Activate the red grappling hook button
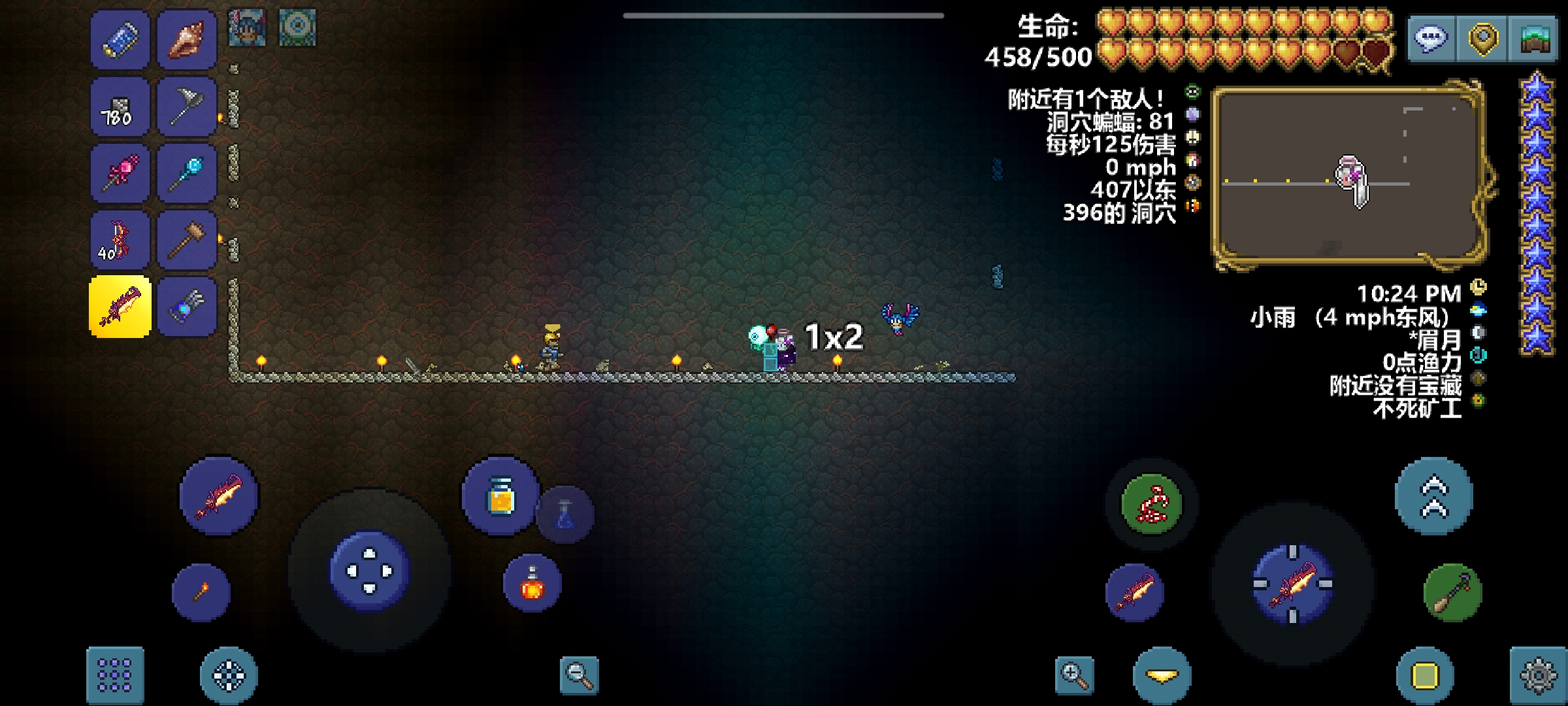The image size is (1568, 706). coord(1152,504)
